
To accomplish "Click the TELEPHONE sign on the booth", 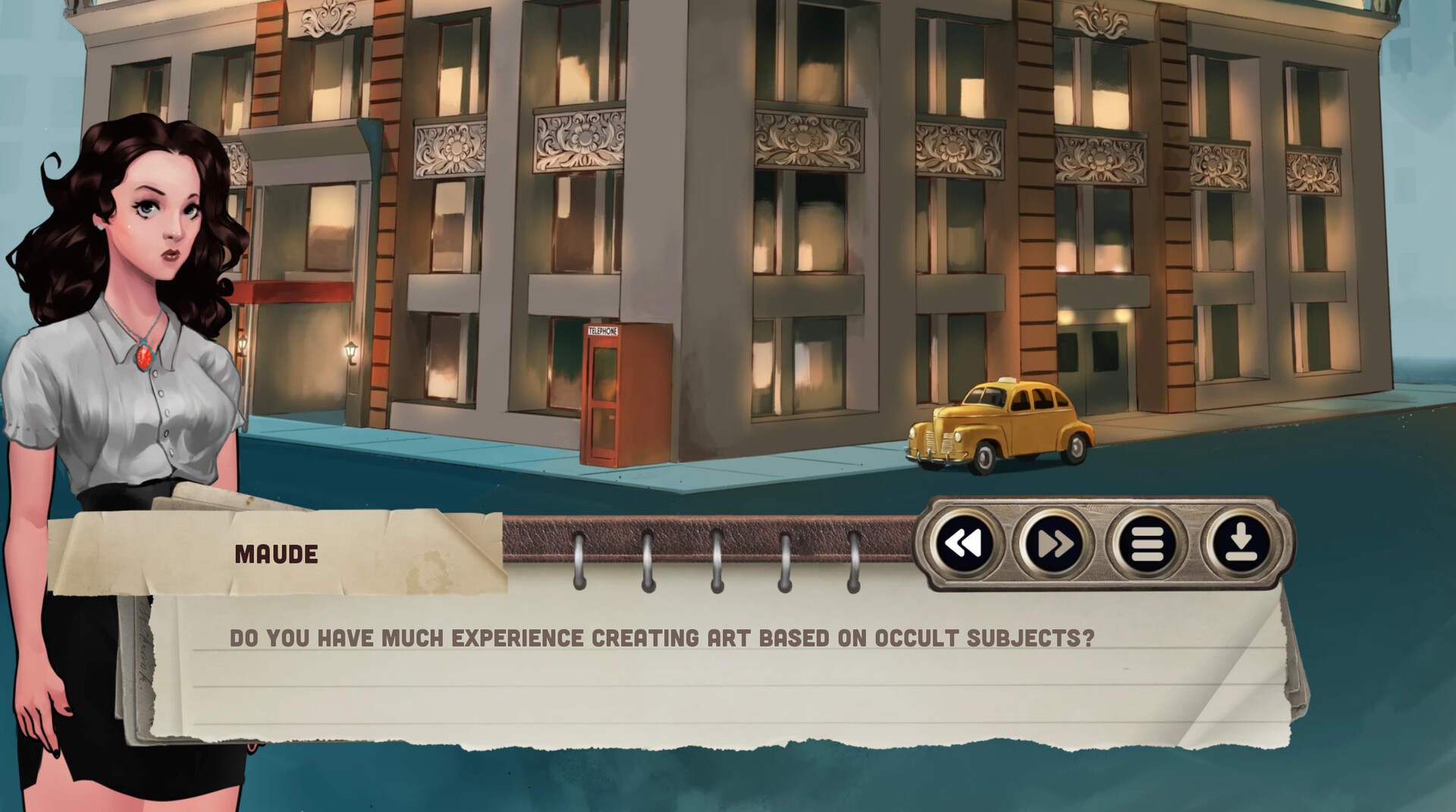I will [x=603, y=332].
